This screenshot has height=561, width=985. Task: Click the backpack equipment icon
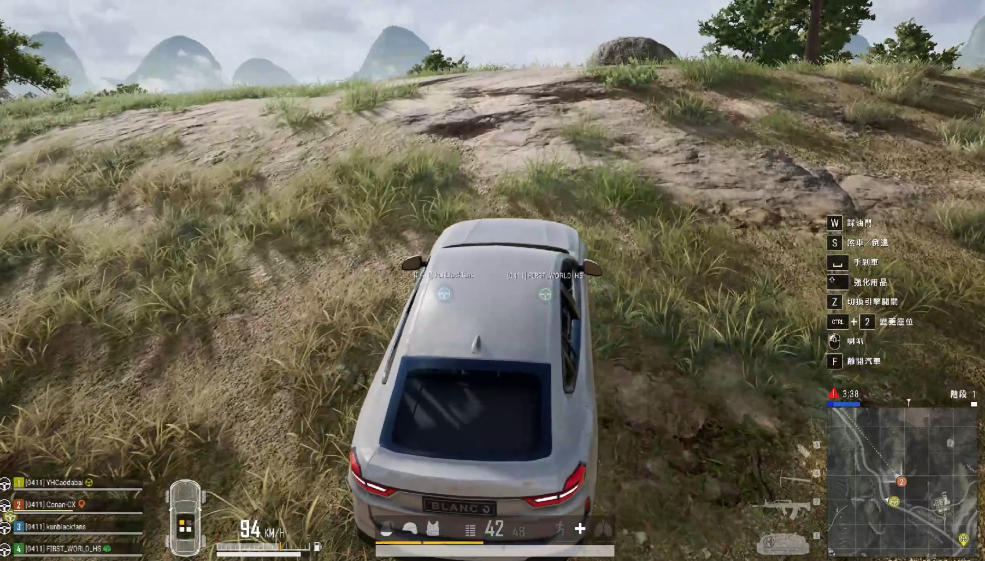click(x=387, y=529)
